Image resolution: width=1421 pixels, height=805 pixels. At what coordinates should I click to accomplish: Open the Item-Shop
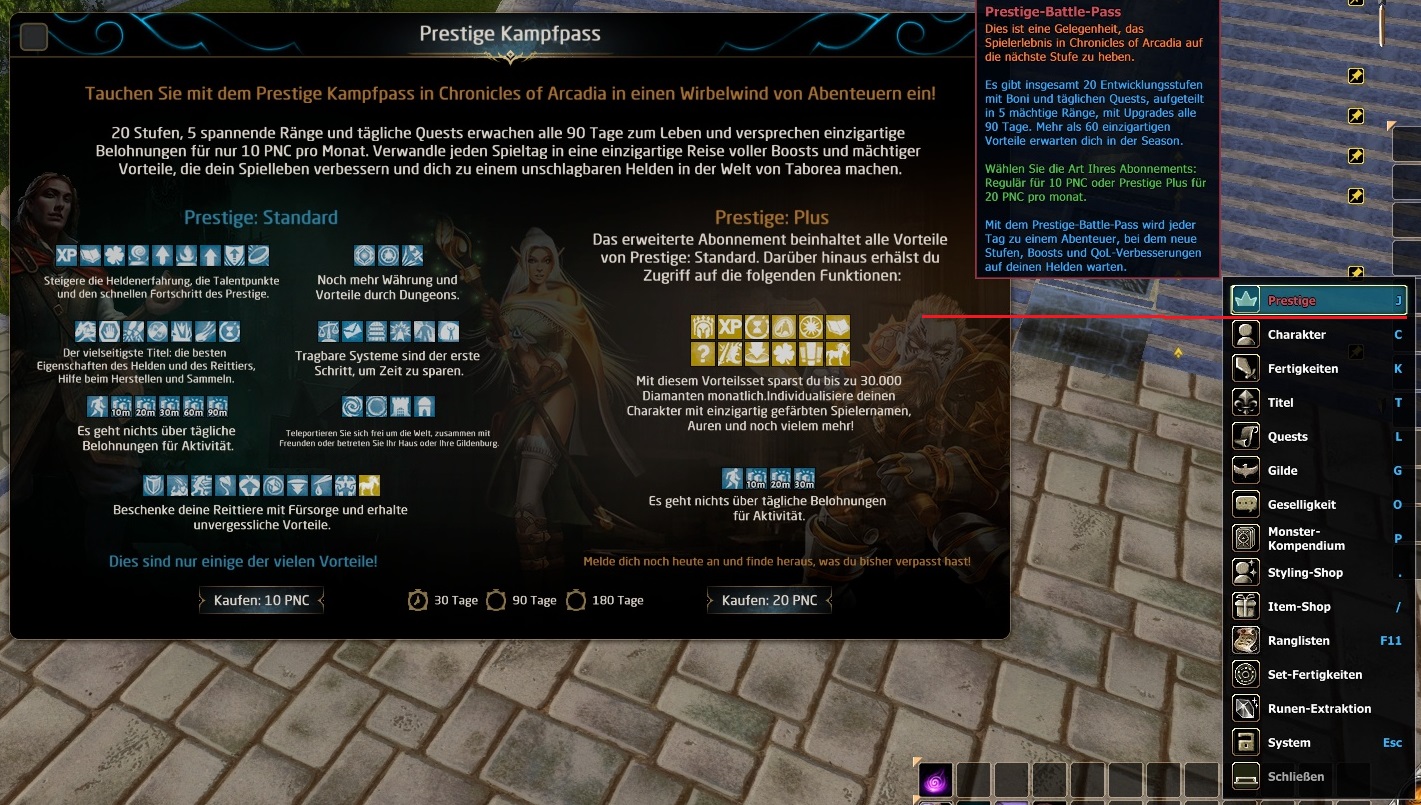1318,606
